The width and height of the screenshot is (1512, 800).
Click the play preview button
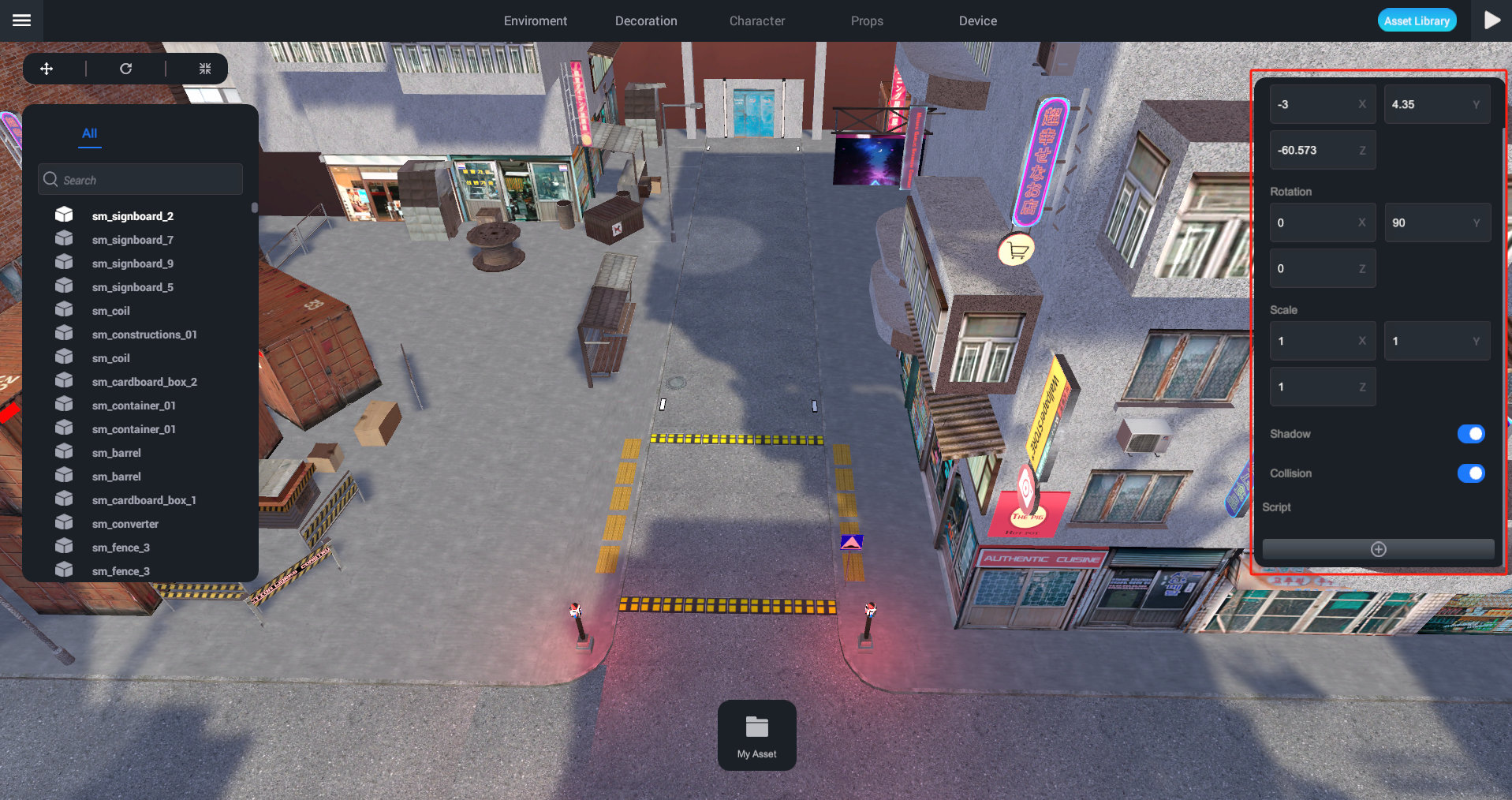pos(1491,21)
